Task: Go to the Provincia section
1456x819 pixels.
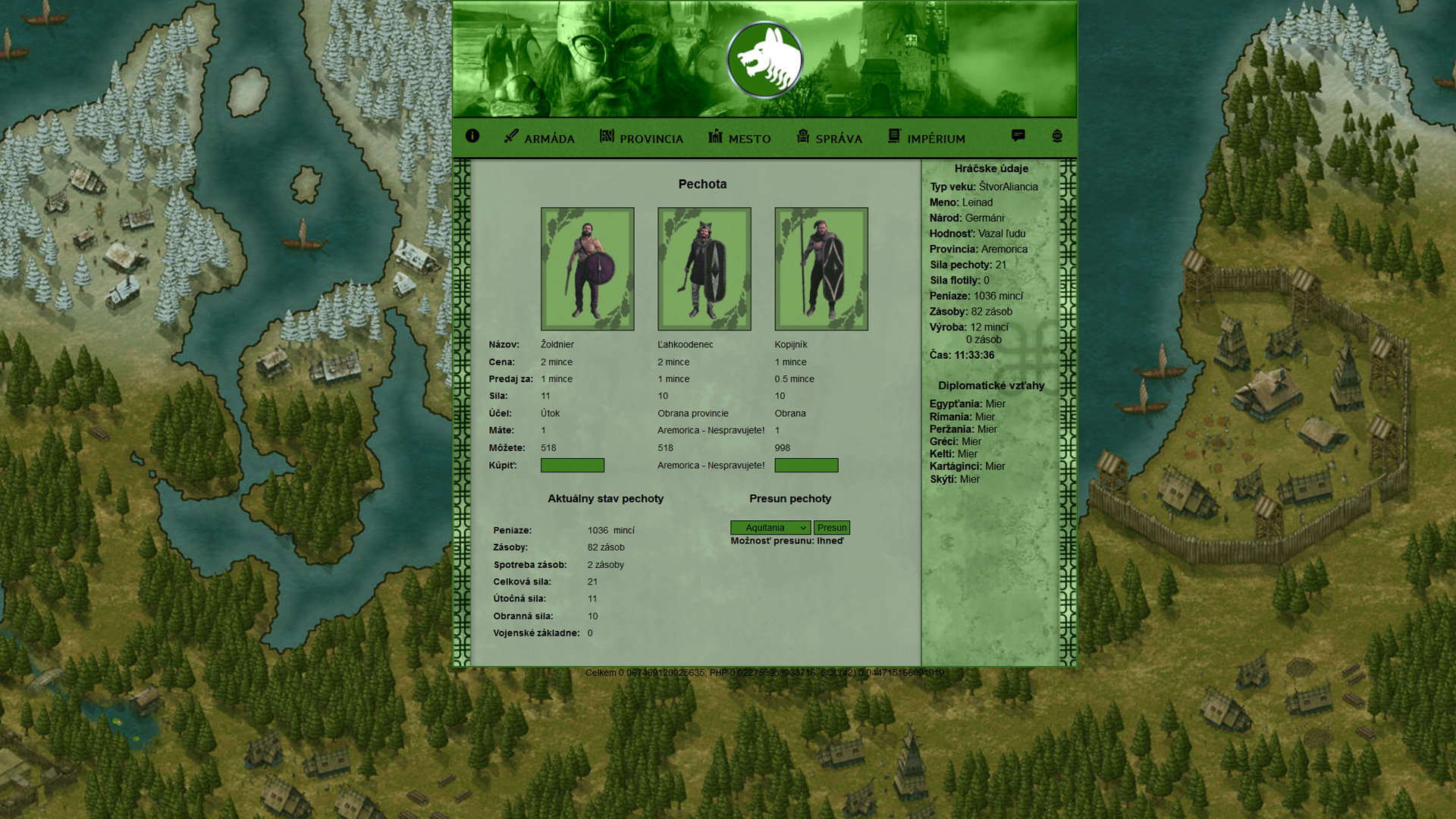Action: (x=642, y=137)
